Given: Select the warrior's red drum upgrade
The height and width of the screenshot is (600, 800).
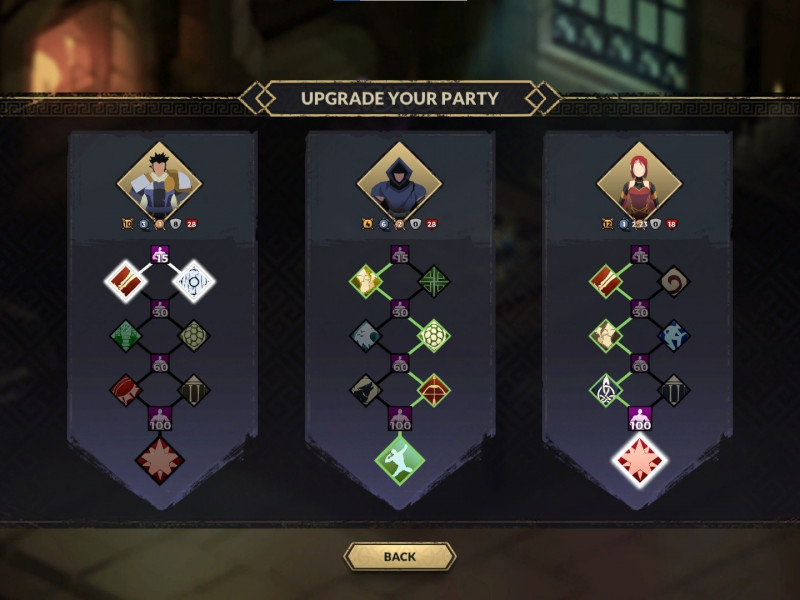Looking at the screenshot, I should [126, 390].
